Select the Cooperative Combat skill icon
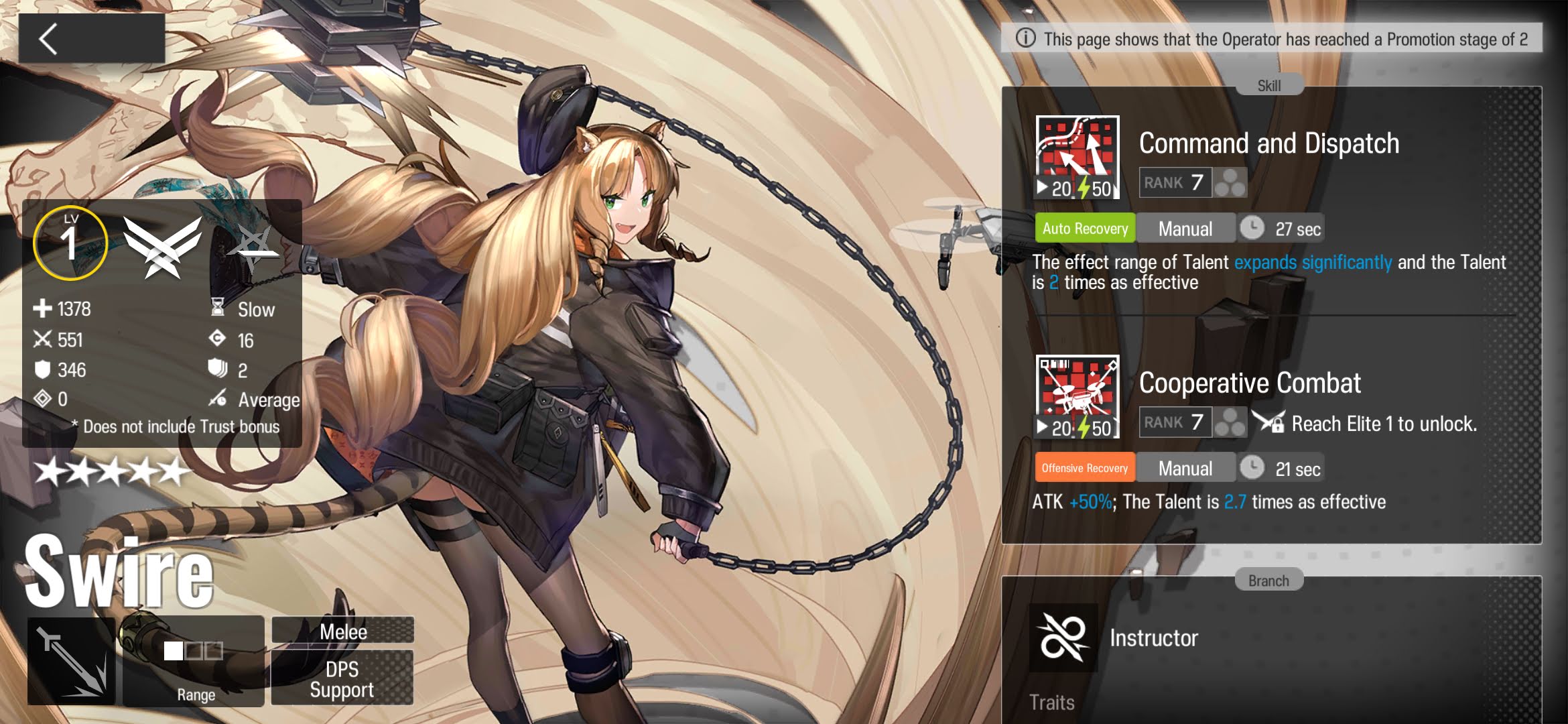This screenshot has width=1568, height=724. (x=1077, y=397)
